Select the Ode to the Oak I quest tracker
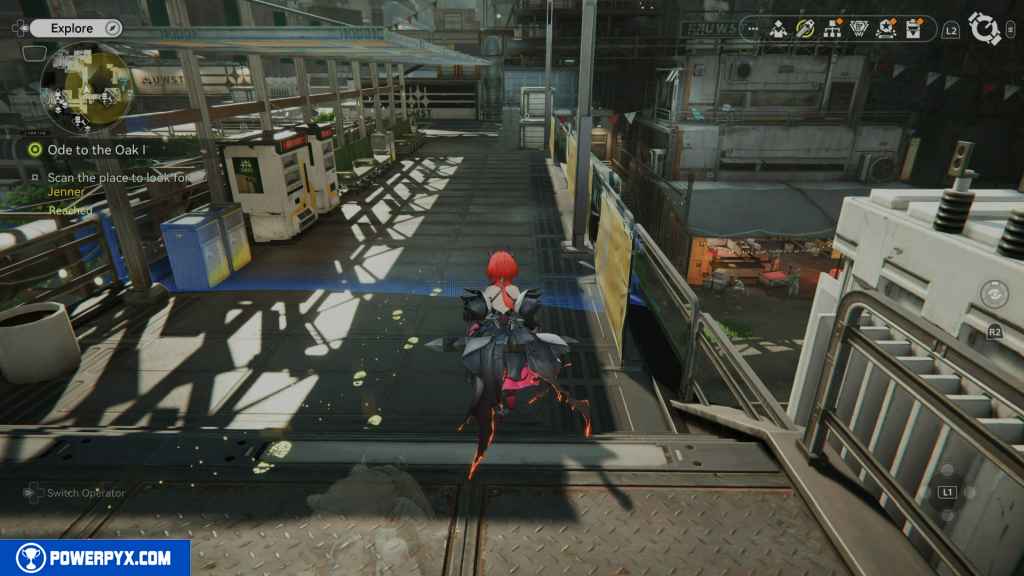Viewport: 1024px width, 576px height. tap(95, 149)
